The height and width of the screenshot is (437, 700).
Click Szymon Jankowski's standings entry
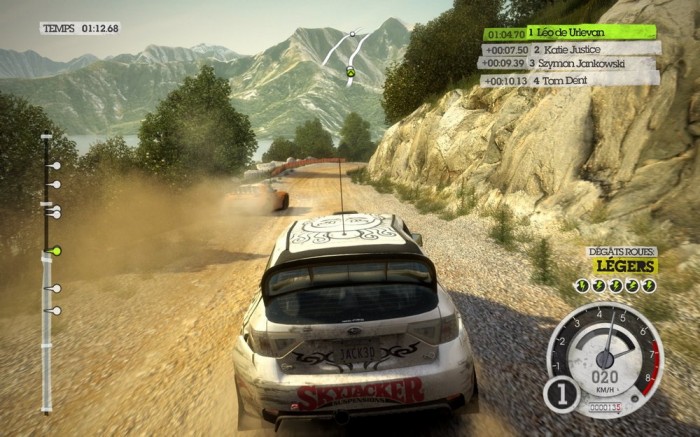point(570,63)
